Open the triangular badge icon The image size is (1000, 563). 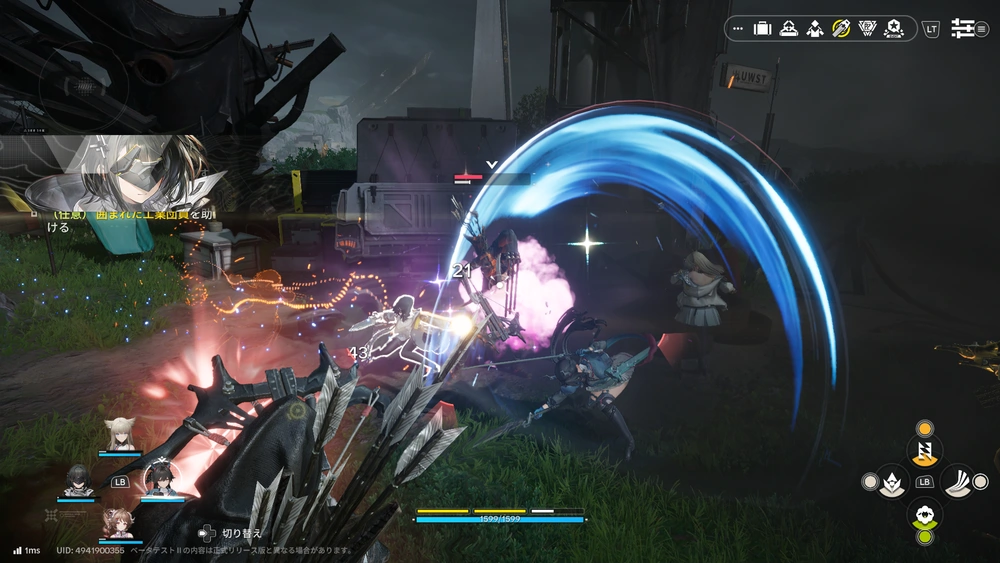(868, 29)
